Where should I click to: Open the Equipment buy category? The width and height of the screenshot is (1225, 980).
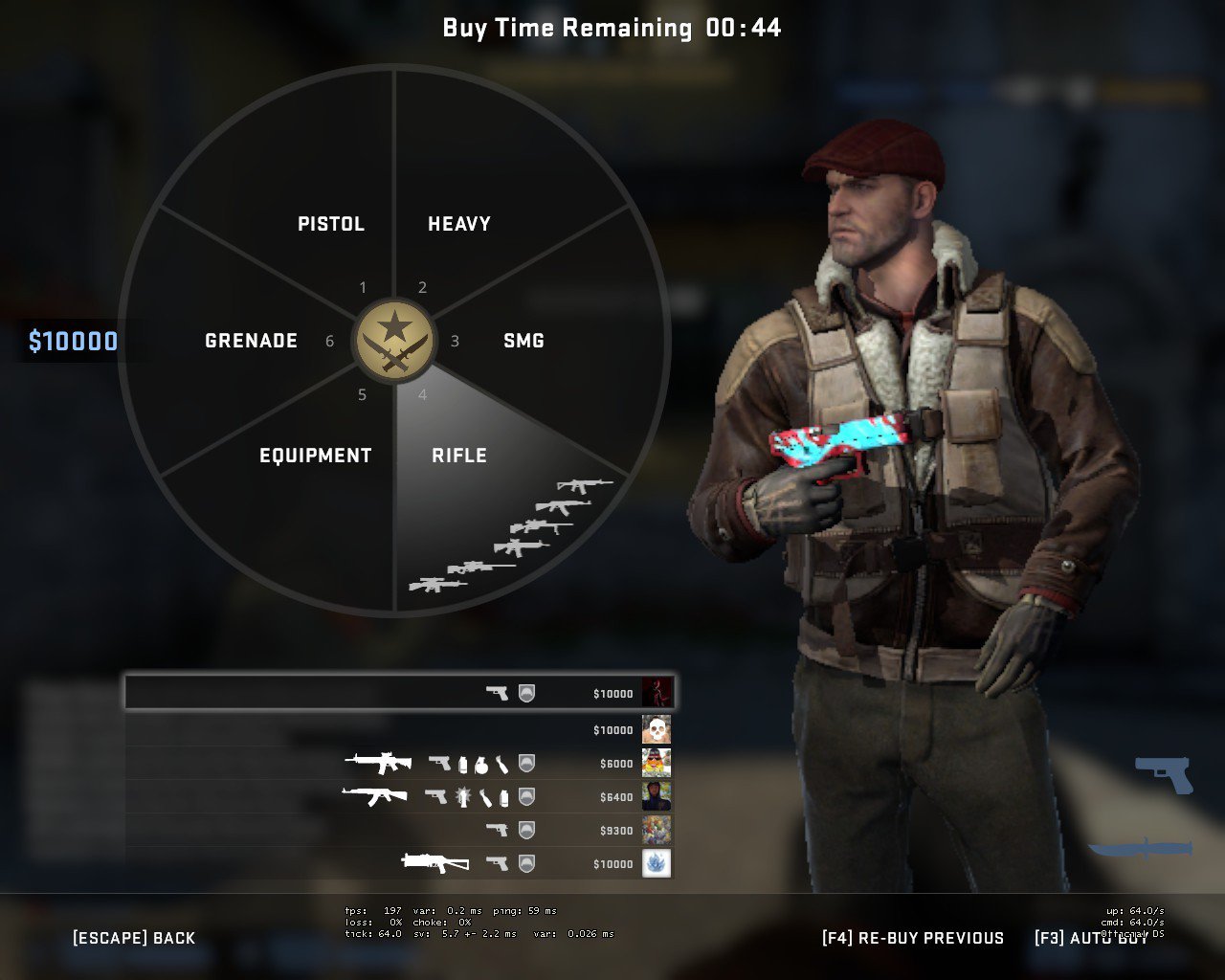click(x=315, y=456)
